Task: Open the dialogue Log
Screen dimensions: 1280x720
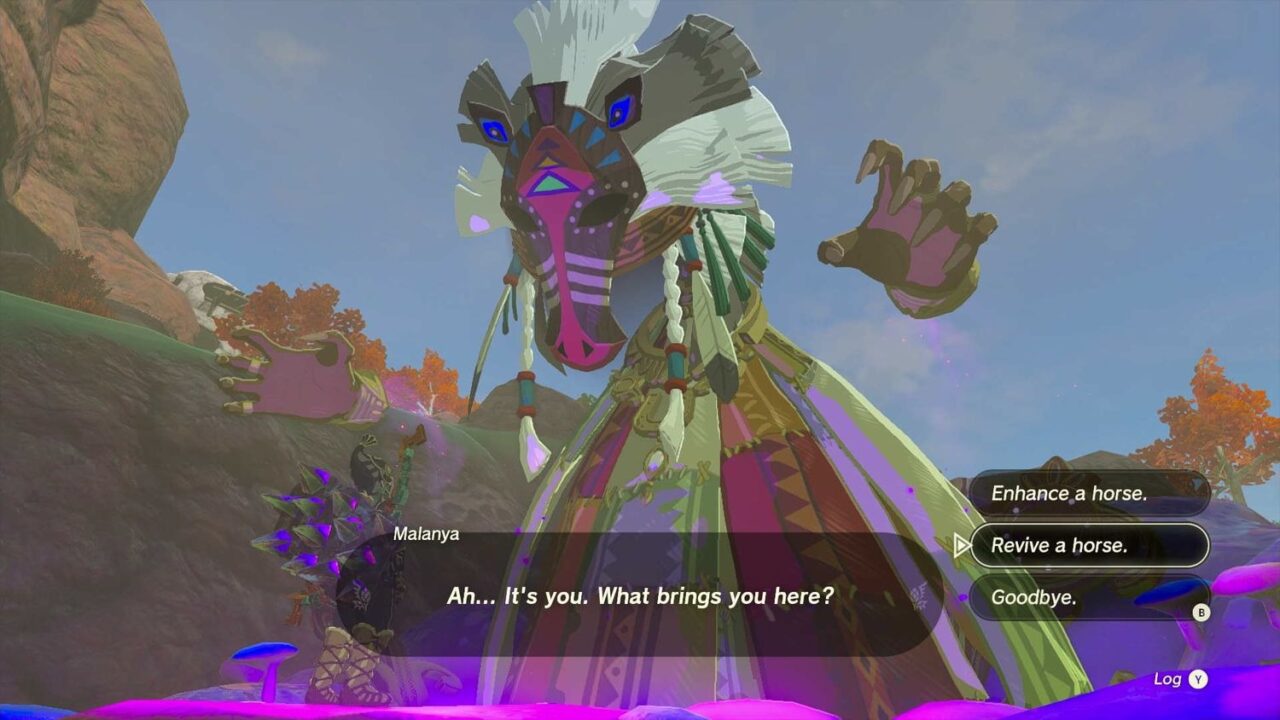Action: 1172,678
